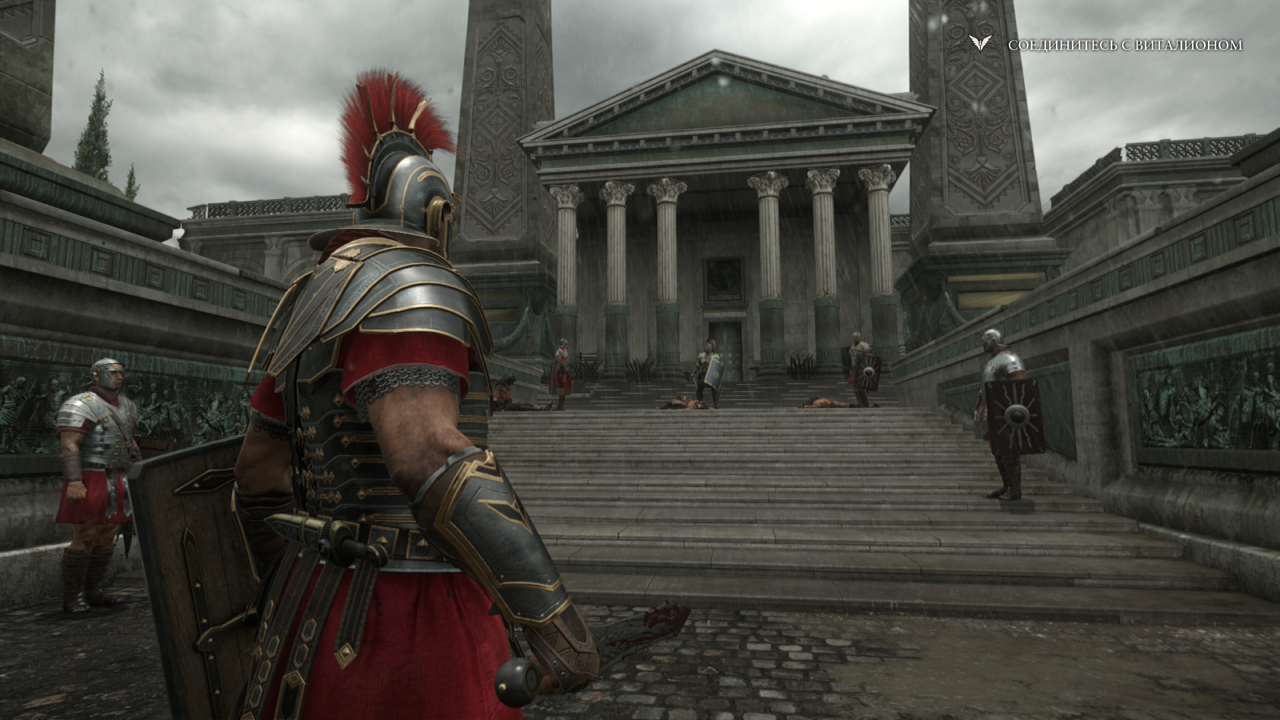1280x720 pixels.
Task: Select the white eagle objective icon
Action: click(980, 43)
